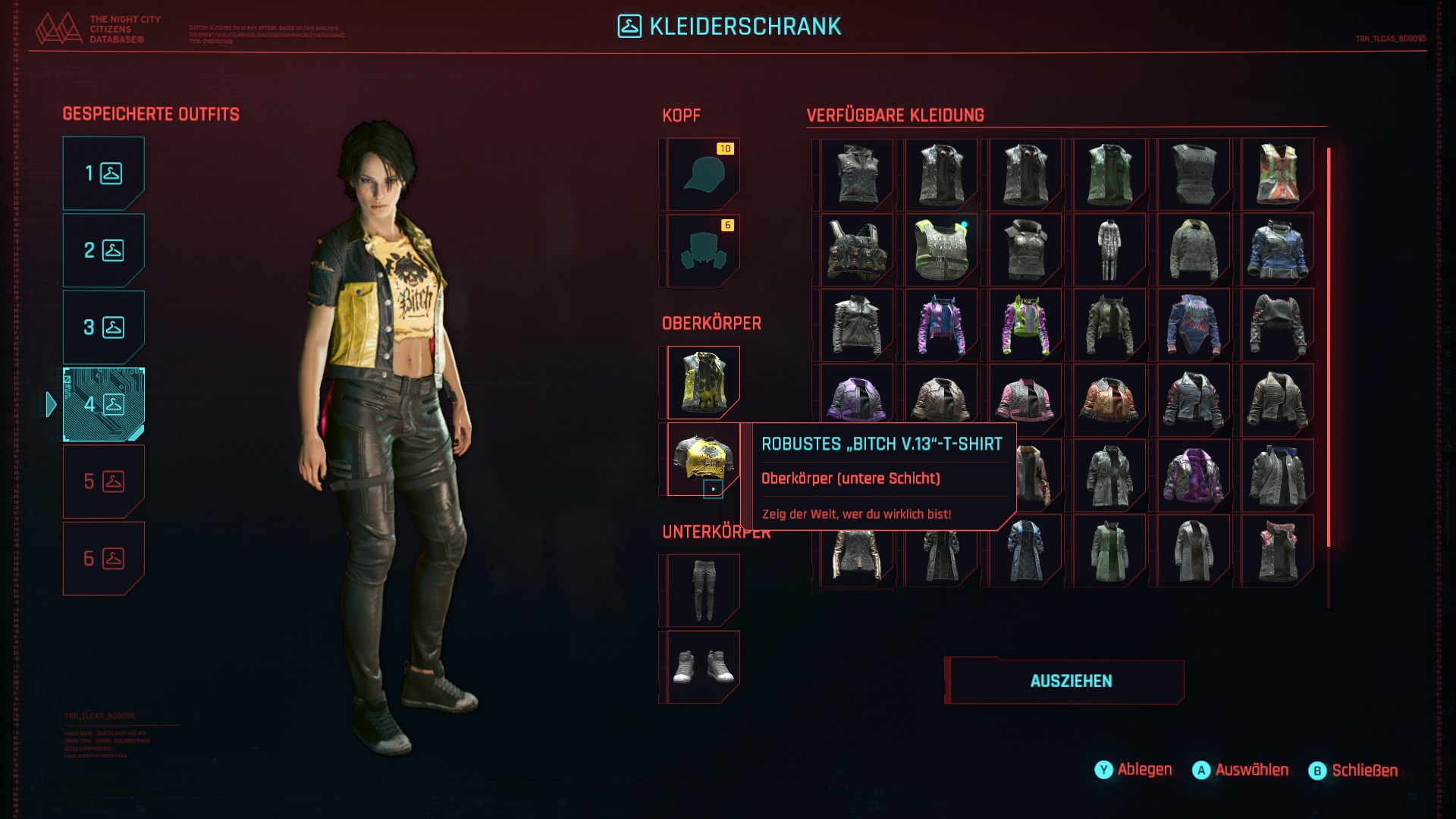The height and width of the screenshot is (819, 1456).
Task: Click the Ausziehen button
Action: (1070, 681)
